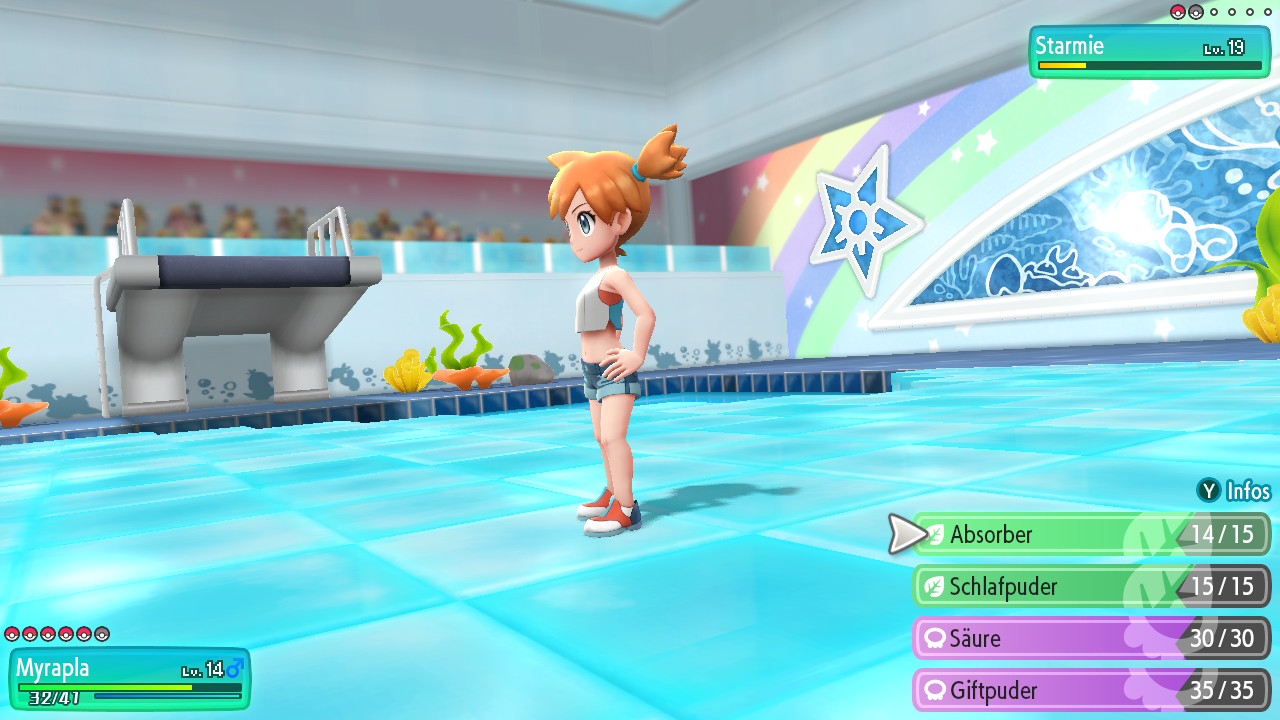Use the Säure attack
Screen dimensions: 1280x720
pos(1090,638)
